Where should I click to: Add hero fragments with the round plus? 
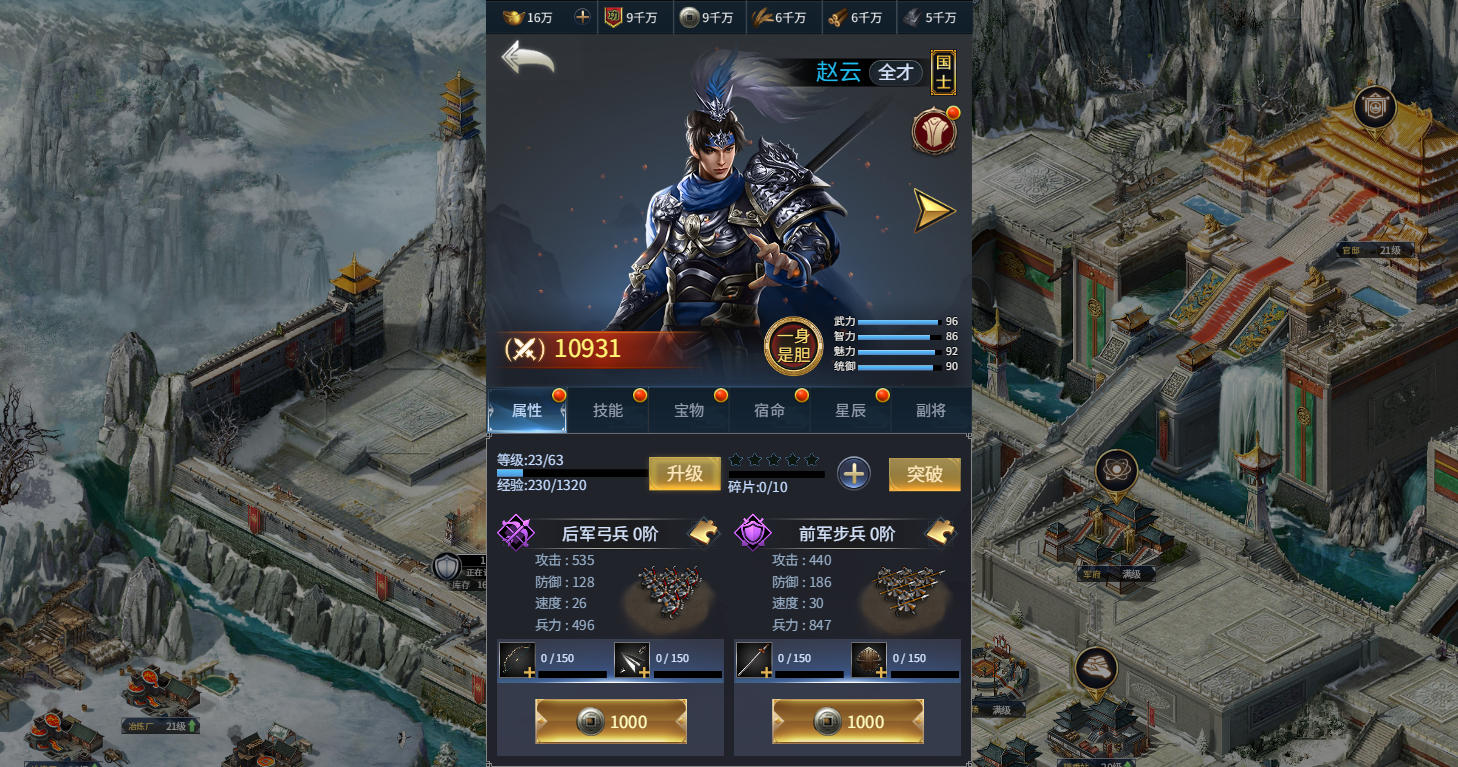853,474
